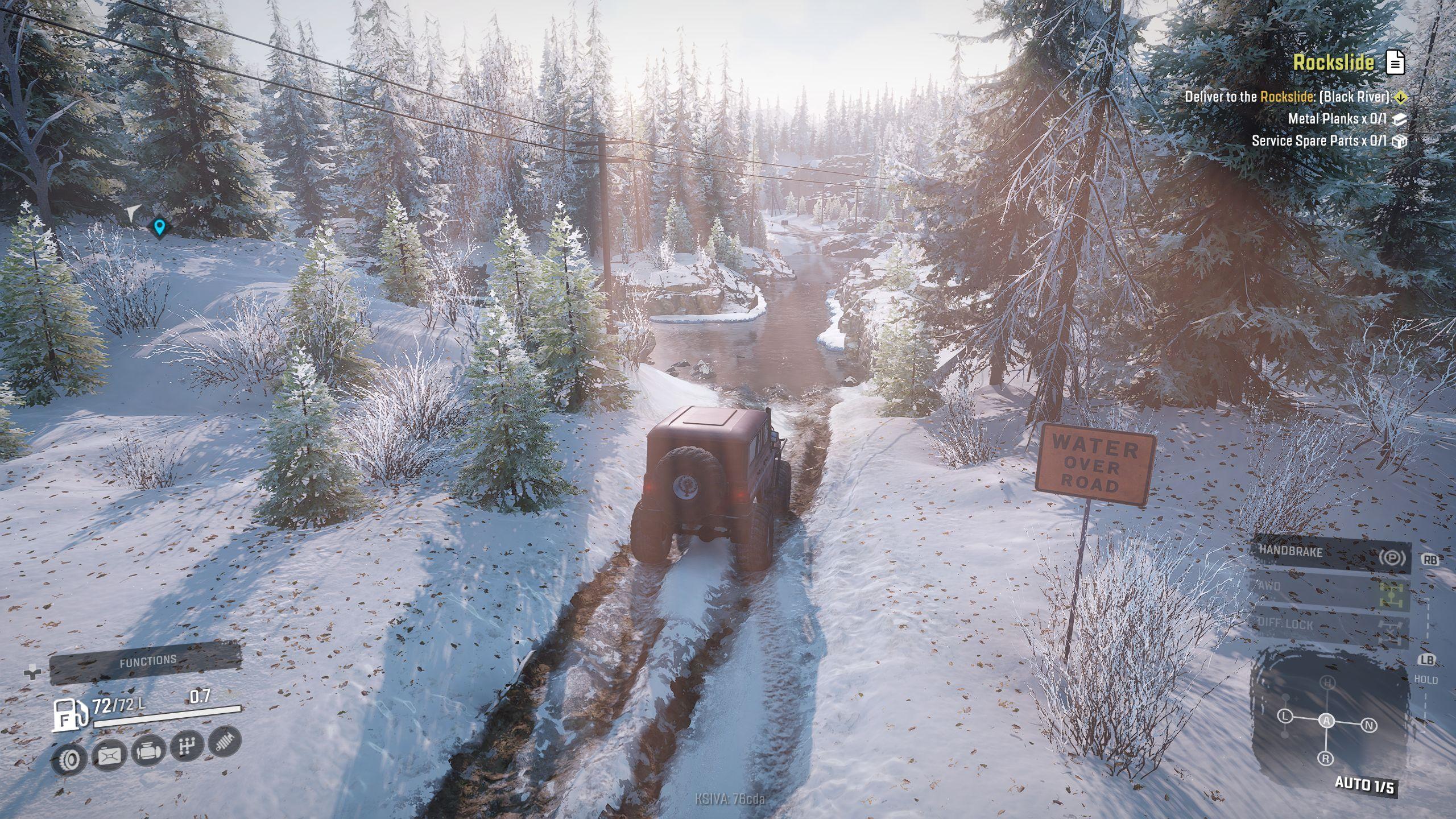Shift gearbox to N neutral
This screenshot has width=1456, height=819.
pyautogui.click(x=1369, y=725)
